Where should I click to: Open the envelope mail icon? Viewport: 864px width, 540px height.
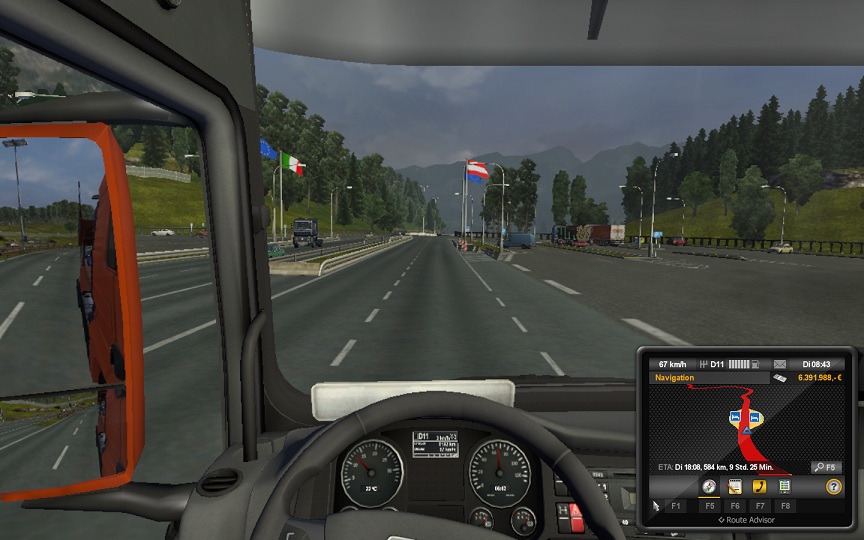point(779,363)
